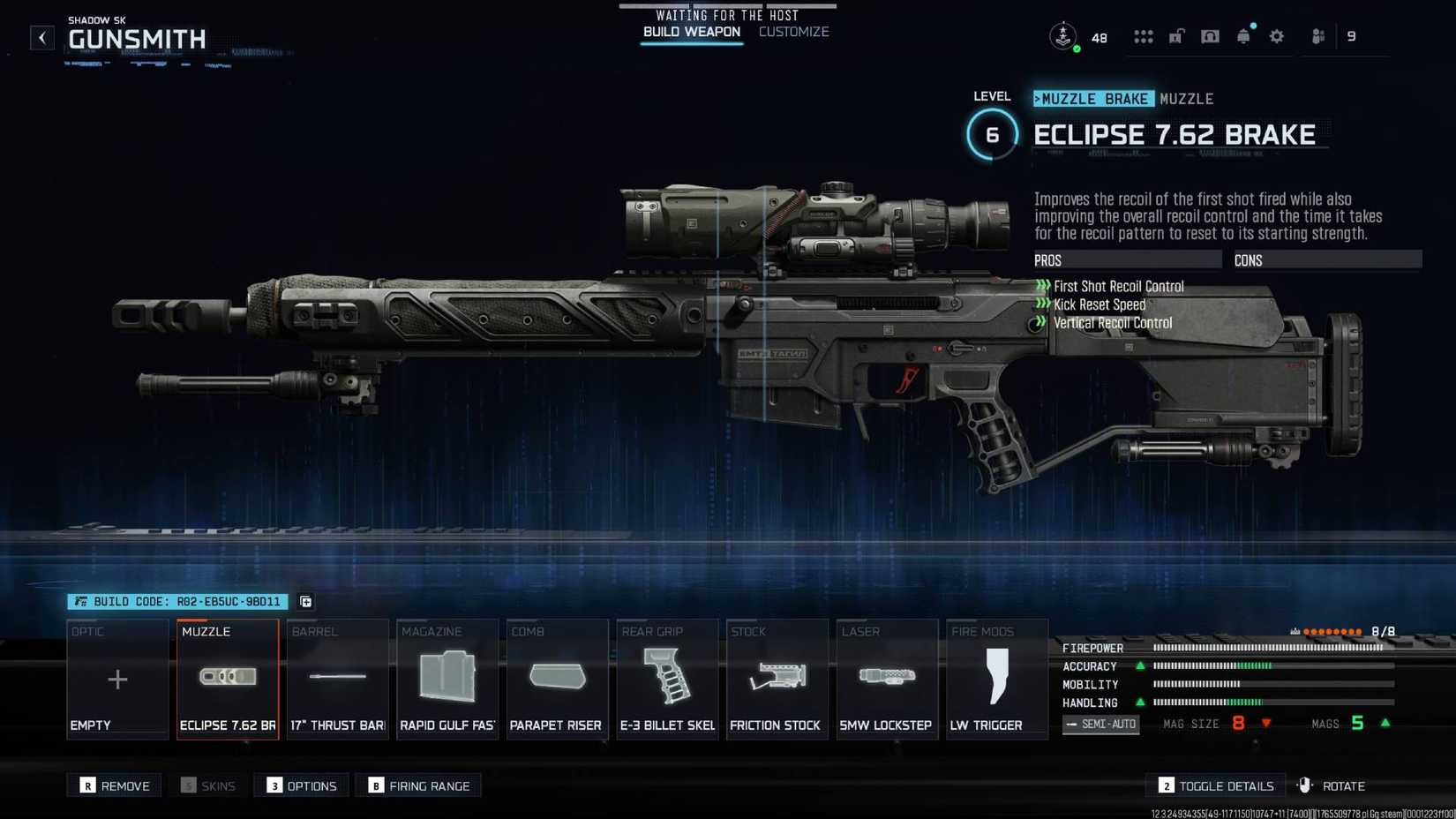Remove the current attachment

point(114,785)
